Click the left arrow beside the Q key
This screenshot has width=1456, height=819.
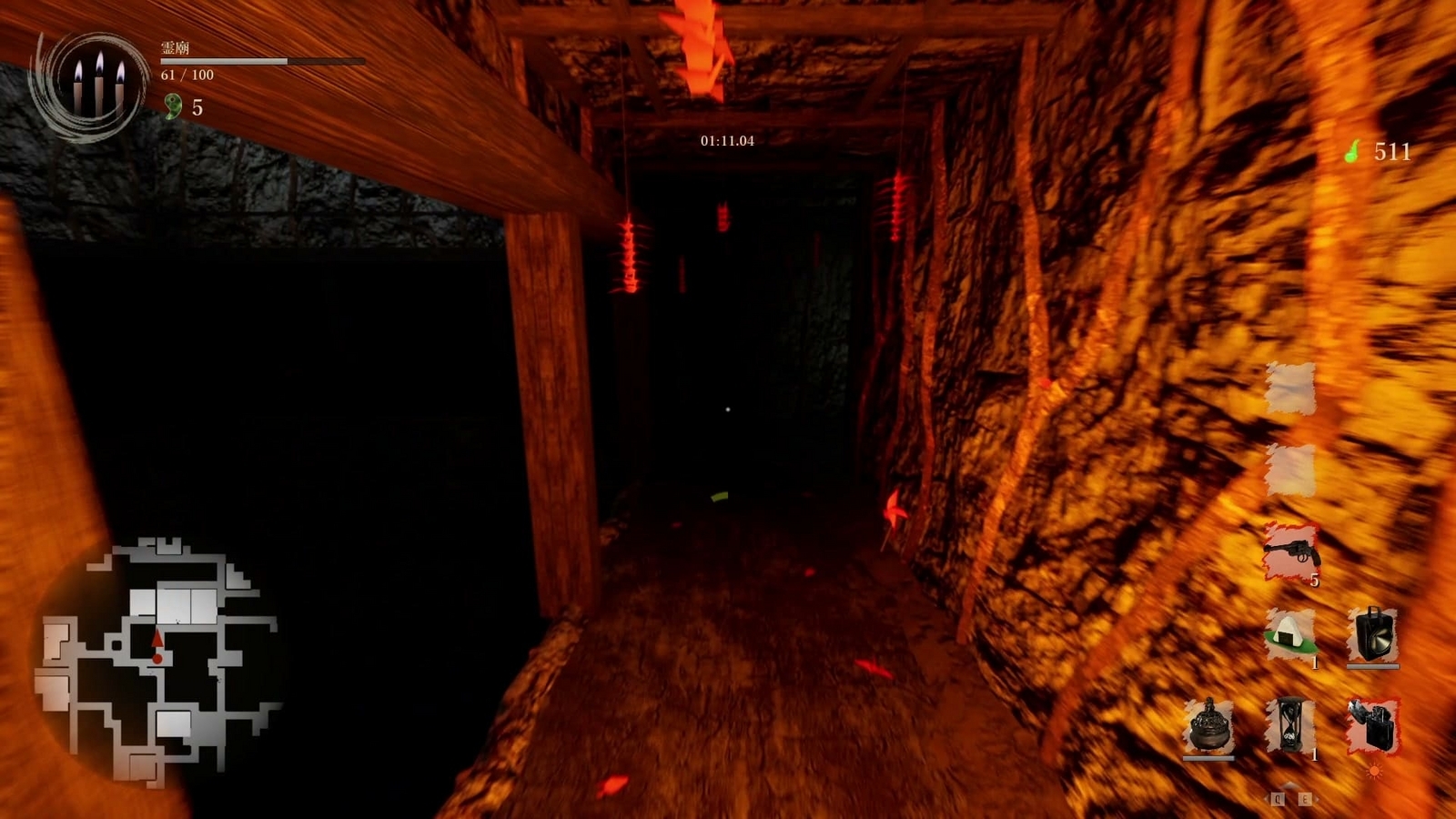coord(1266,798)
